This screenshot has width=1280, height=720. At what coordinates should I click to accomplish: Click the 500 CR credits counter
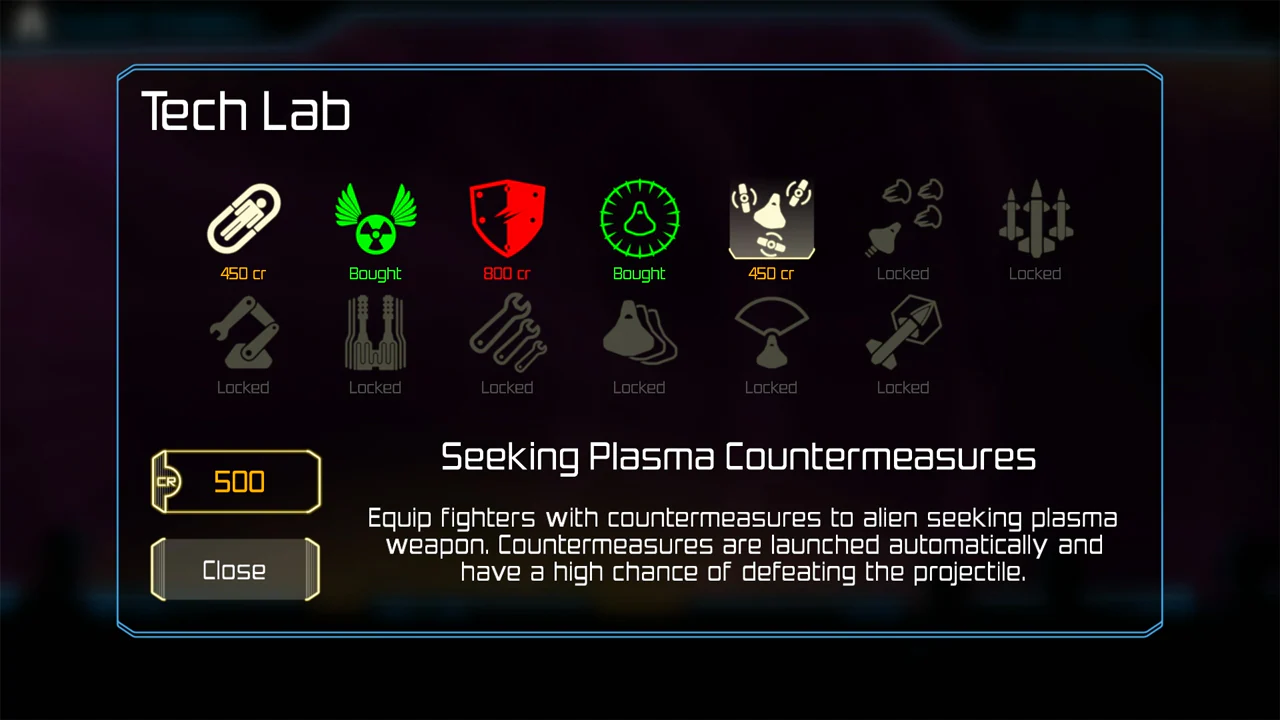pyautogui.click(x=235, y=482)
